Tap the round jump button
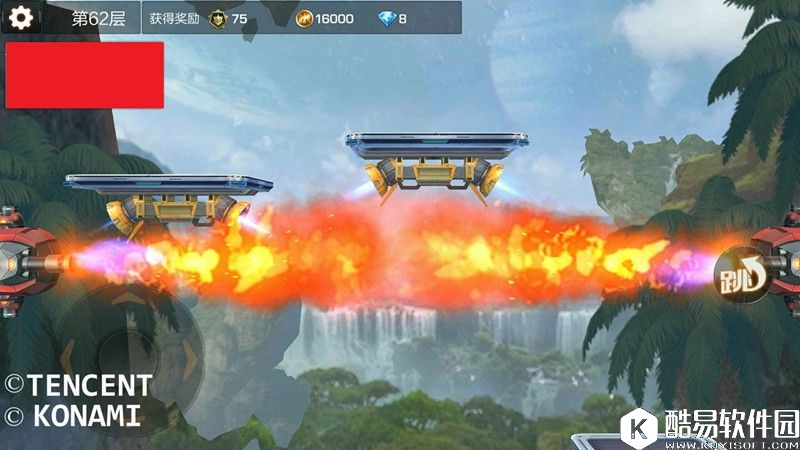Screen dimensions: 800x450 pyautogui.click(x=740, y=274)
